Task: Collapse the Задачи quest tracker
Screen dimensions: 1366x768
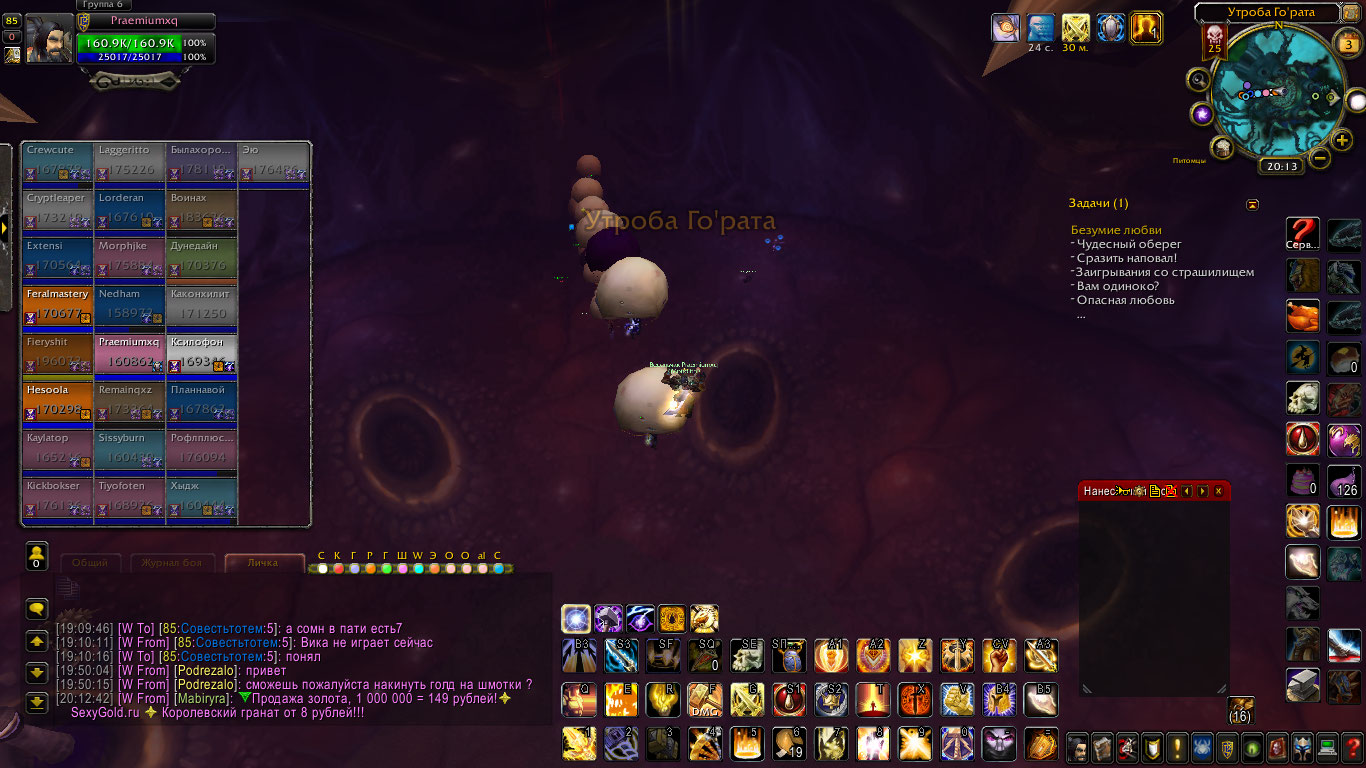Action: pyautogui.click(x=1253, y=204)
